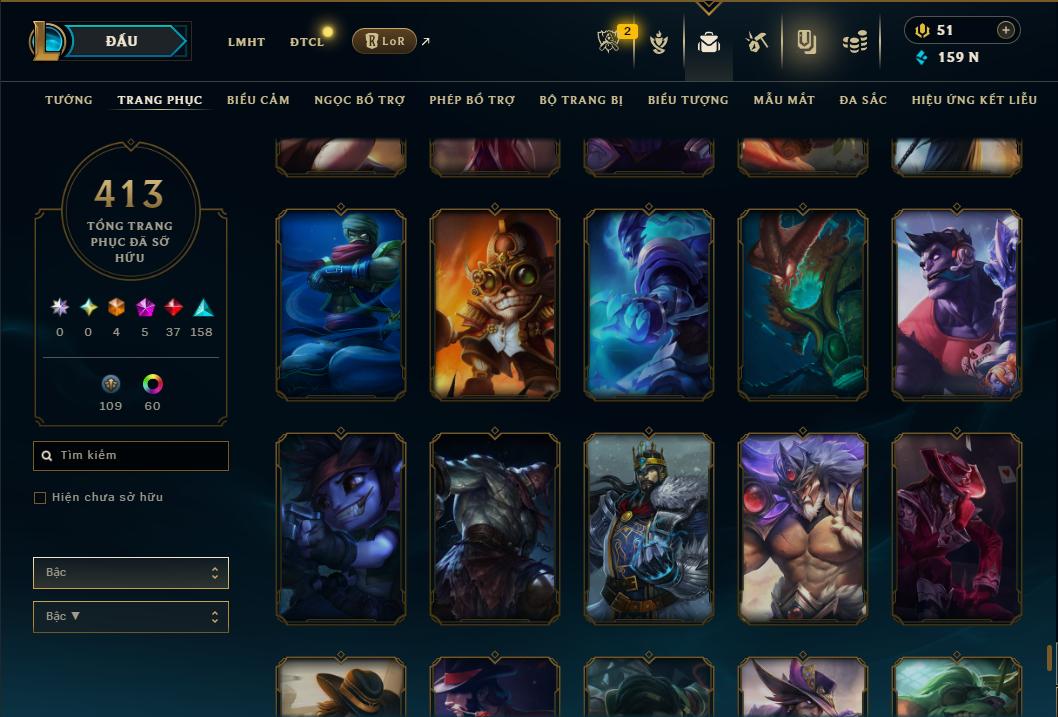Open the hammer crafting icon in top bar
The width and height of the screenshot is (1058, 717).
pos(756,41)
